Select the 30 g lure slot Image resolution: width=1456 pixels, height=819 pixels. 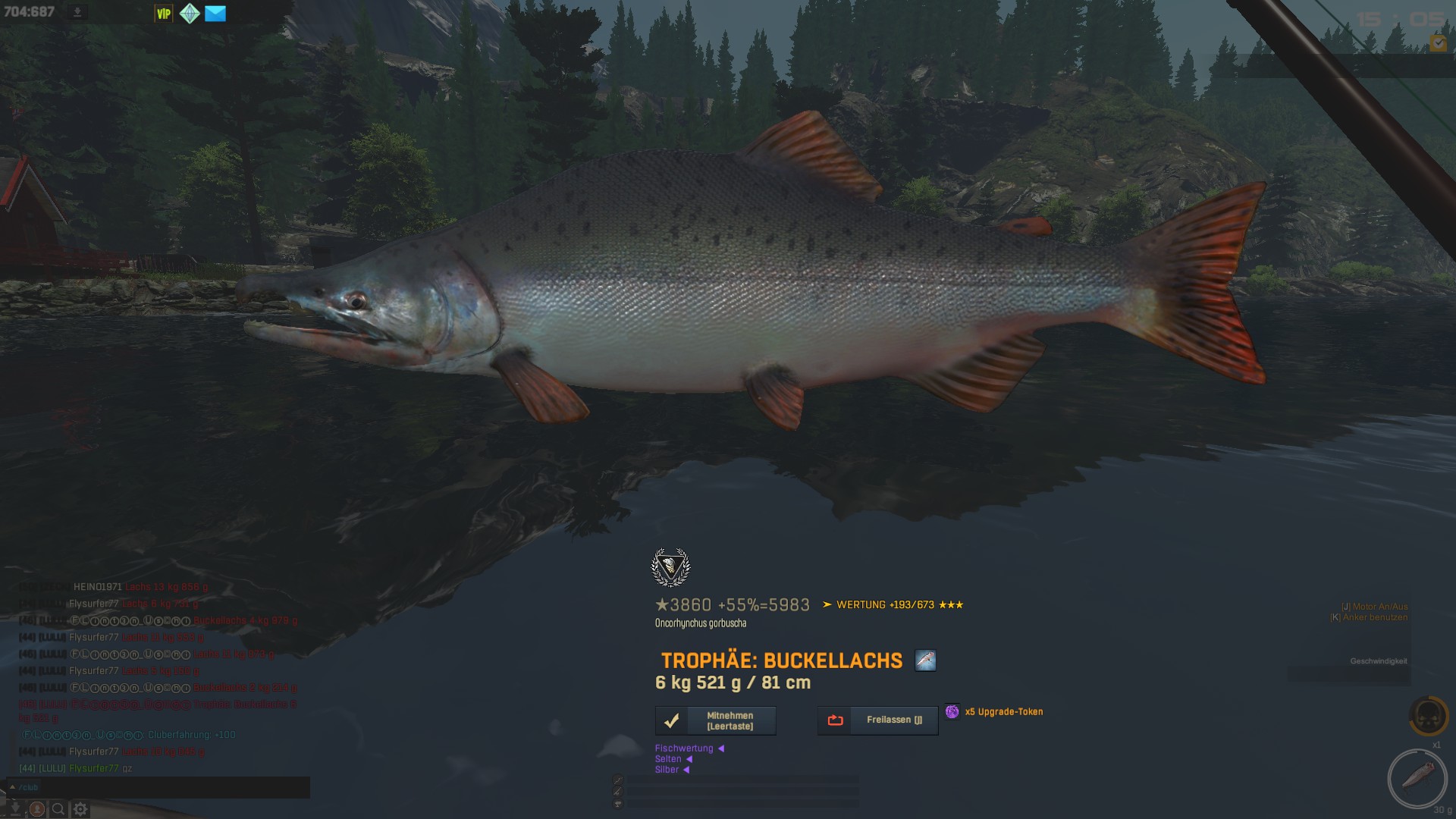pos(1417,778)
